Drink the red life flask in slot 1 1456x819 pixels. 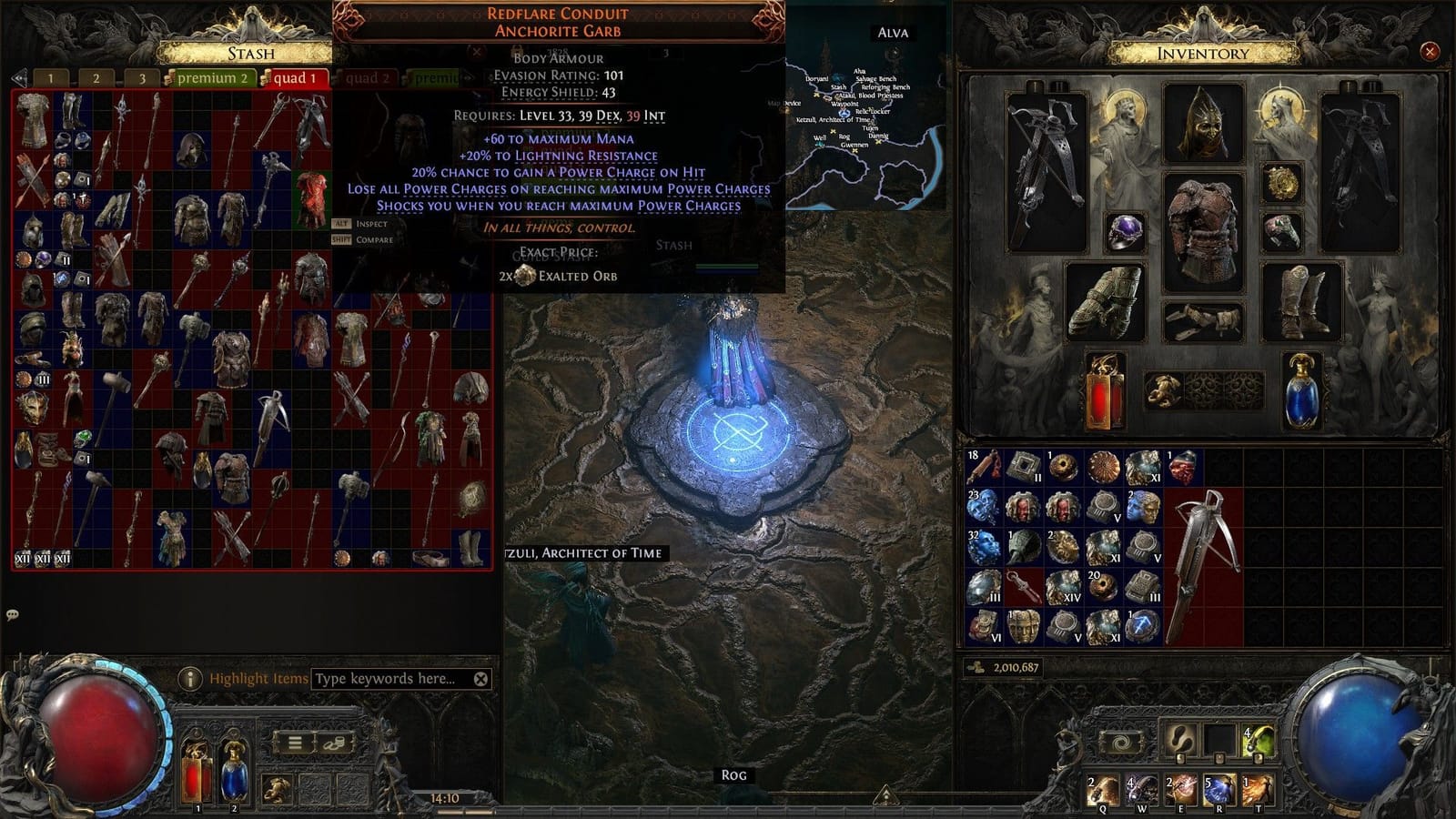197,773
